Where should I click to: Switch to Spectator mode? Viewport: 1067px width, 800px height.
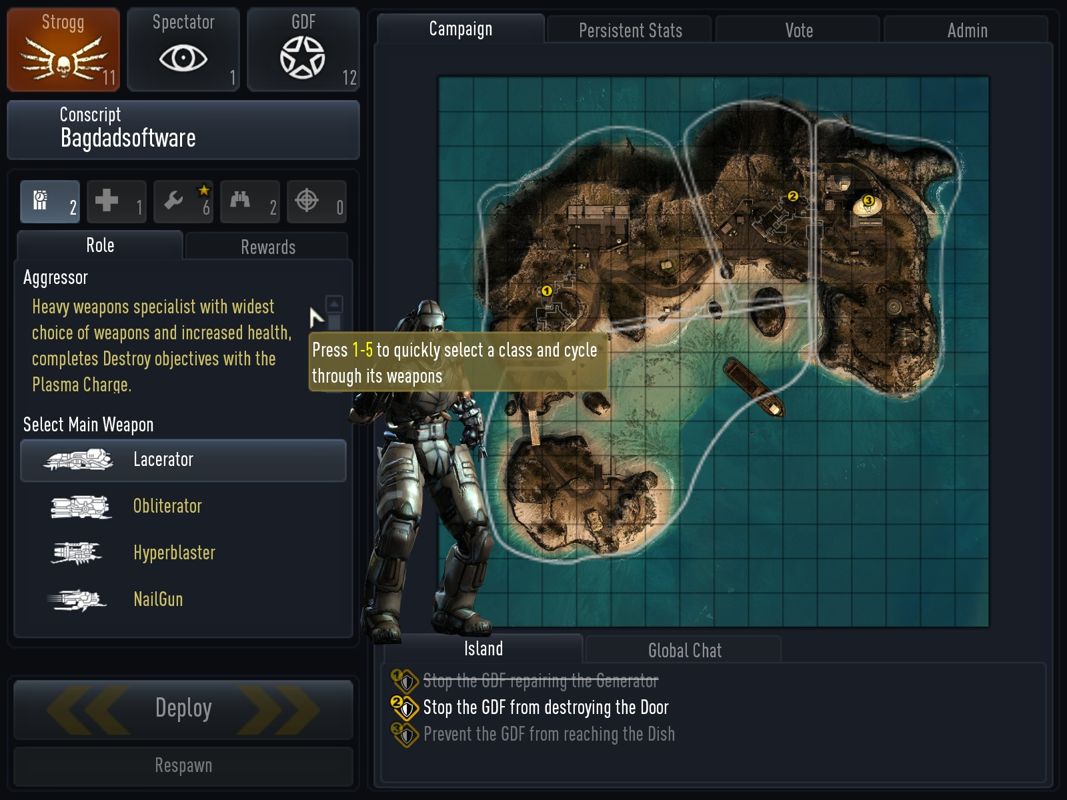(183, 50)
